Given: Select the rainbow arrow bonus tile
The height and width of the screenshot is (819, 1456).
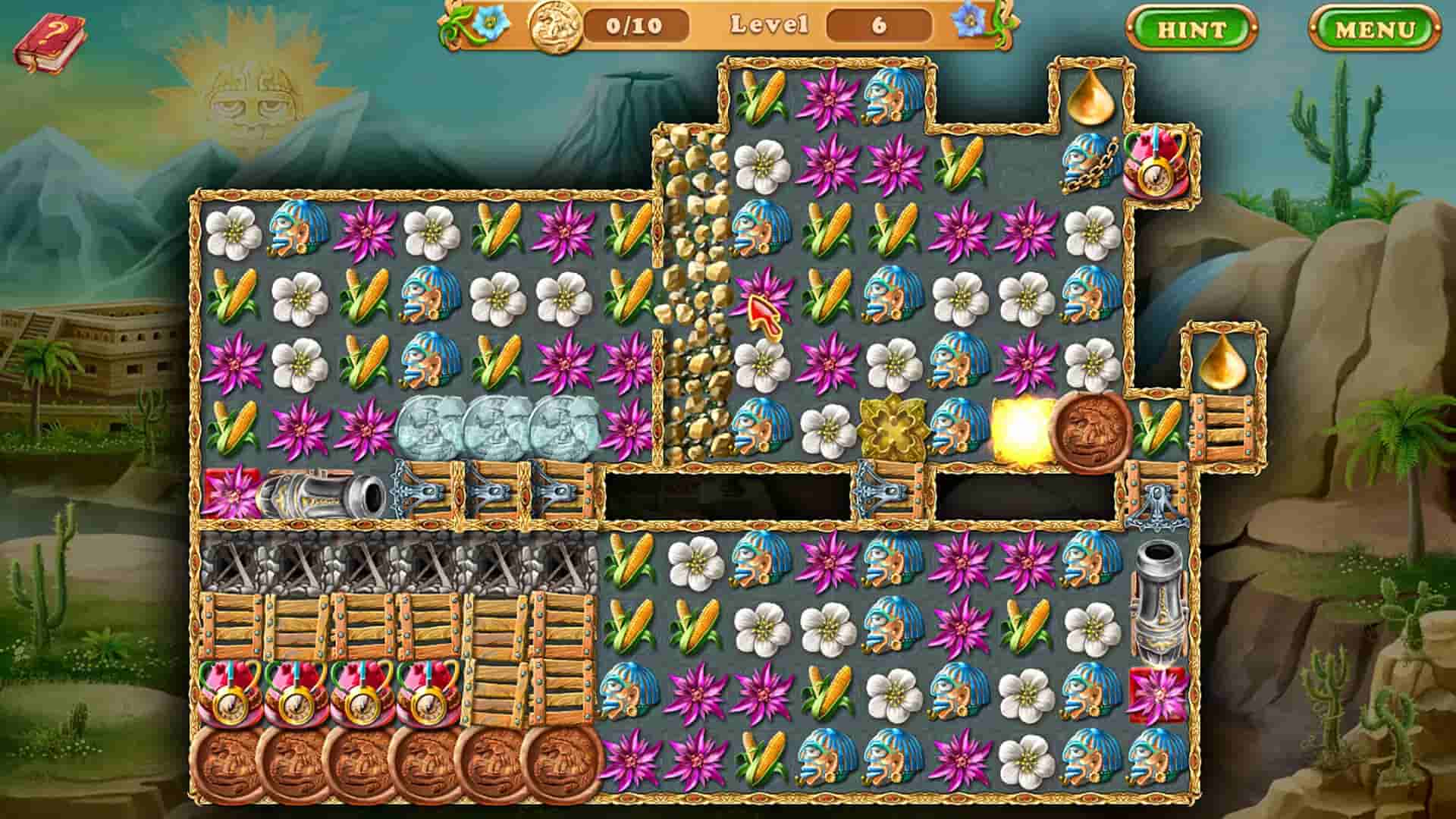Looking at the screenshot, I should (764, 306).
